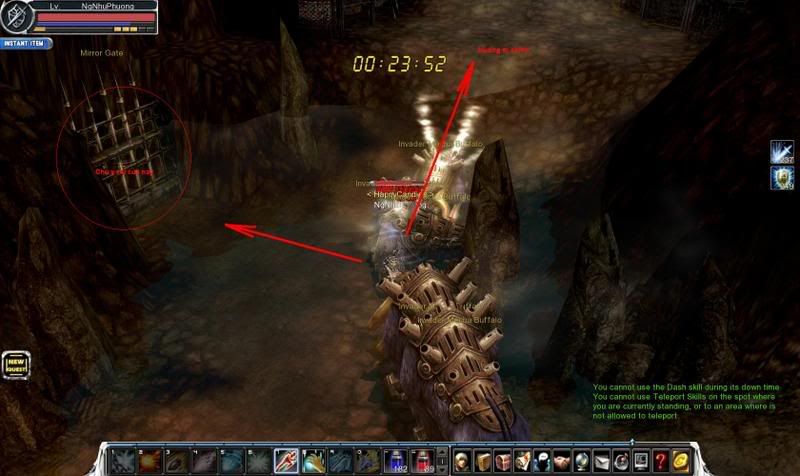This screenshot has height=476, width=800.
Task: Open the computer monitor options icon
Action: pyautogui.click(x=642, y=461)
